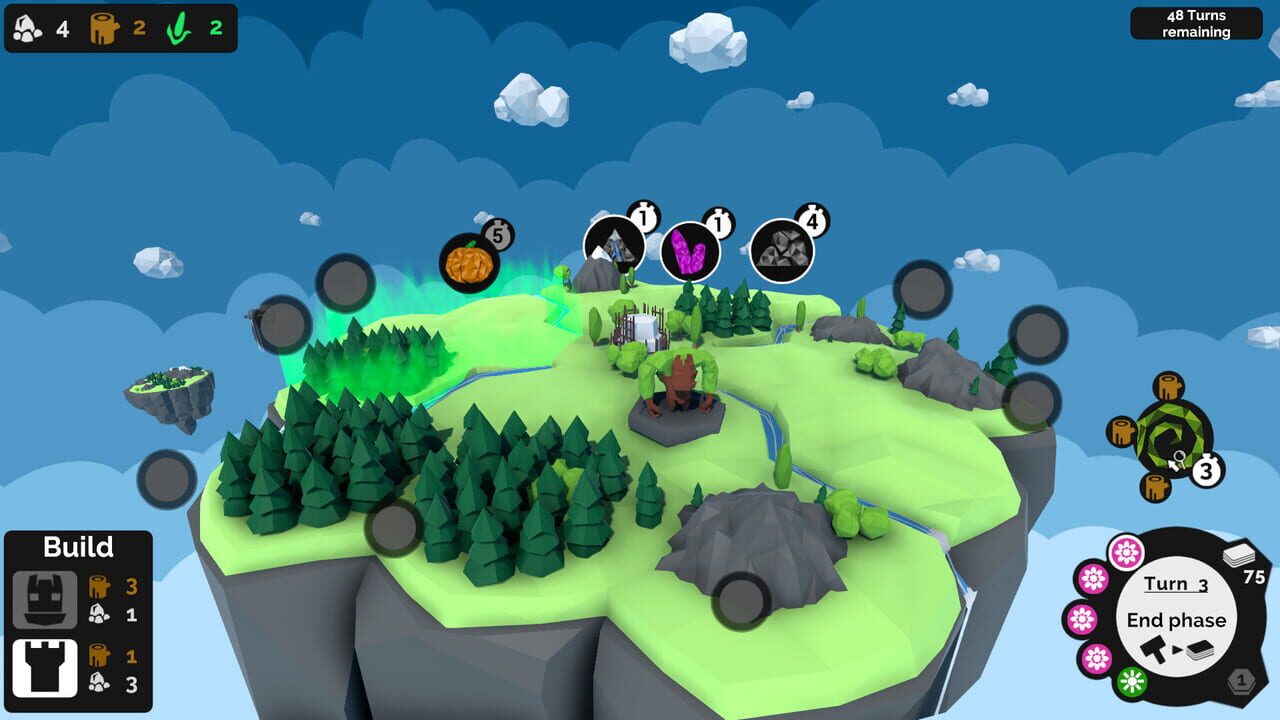Viewport: 1280px width, 720px height.
Task: Click the 48 Turns remaining banner
Action: pyautogui.click(x=1196, y=22)
